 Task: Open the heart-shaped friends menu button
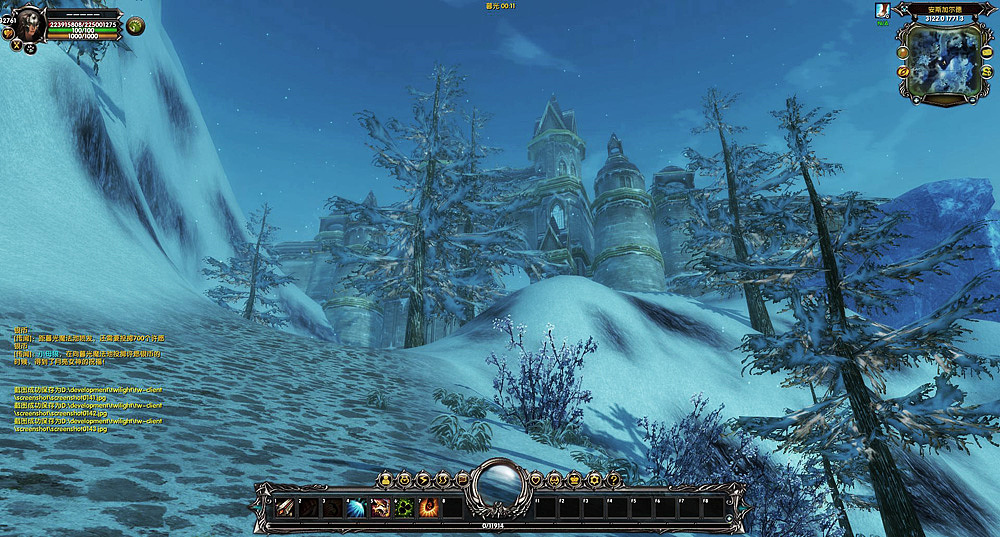click(536, 480)
